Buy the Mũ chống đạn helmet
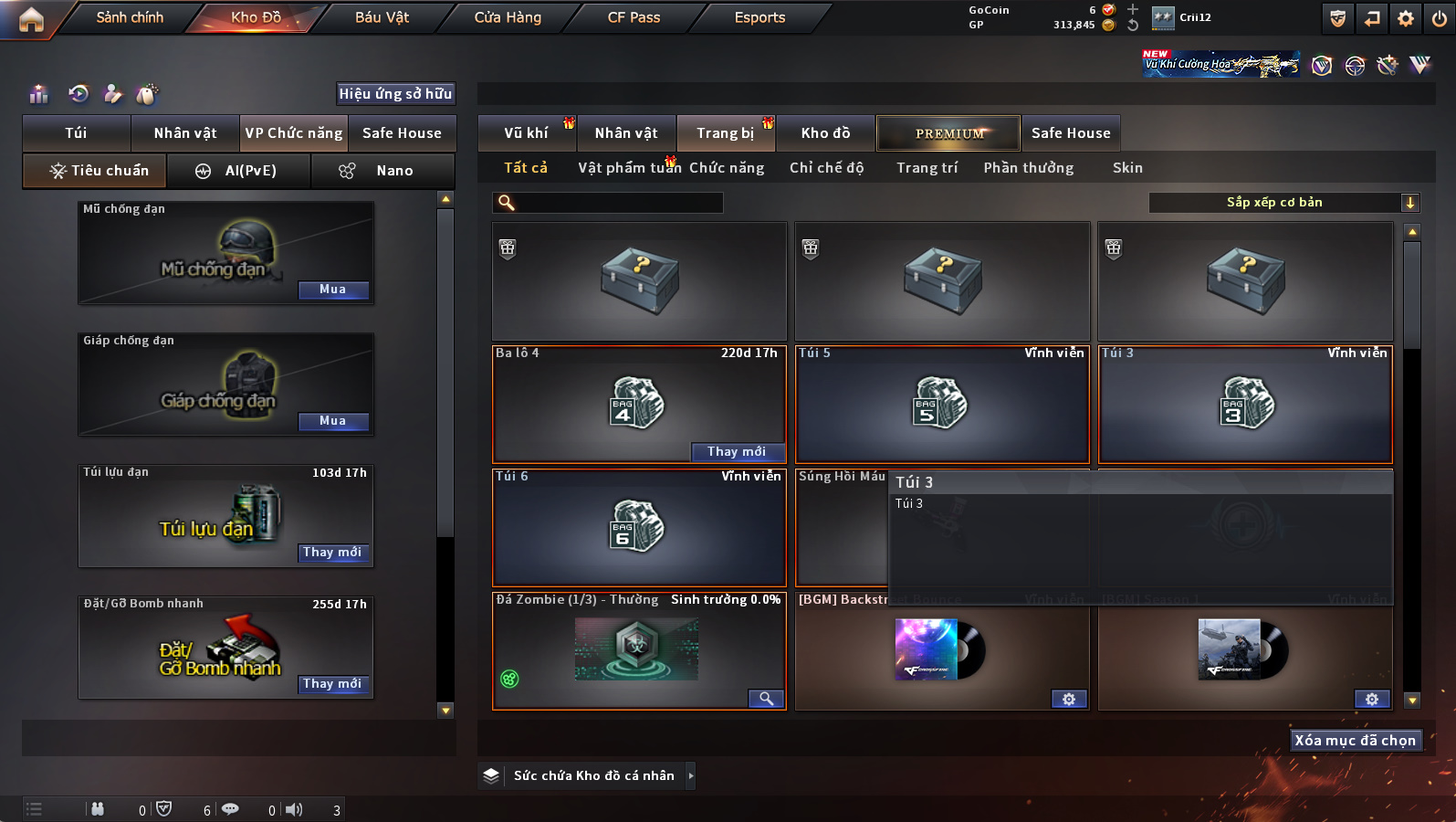Viewport: 1456px width, 822px height. [333, 290]
